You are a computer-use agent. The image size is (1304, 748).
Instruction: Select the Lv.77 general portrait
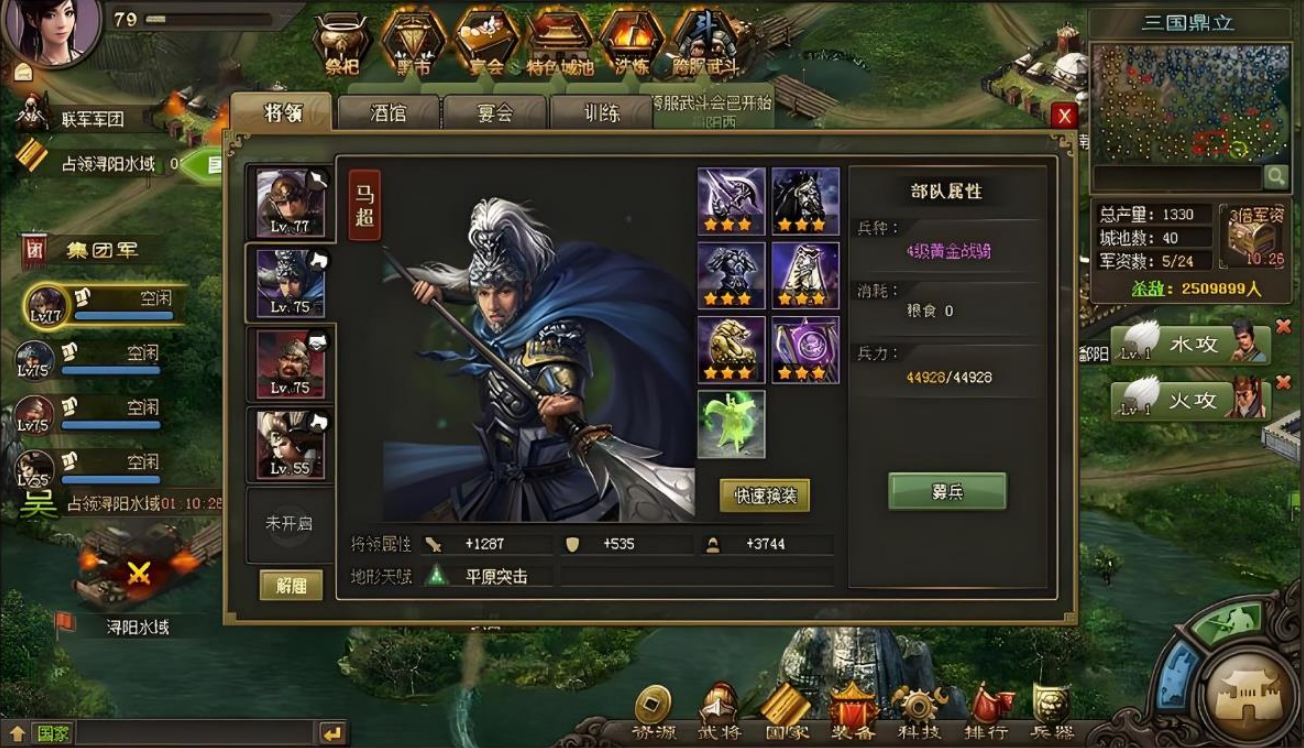click(x=290, y=203)
